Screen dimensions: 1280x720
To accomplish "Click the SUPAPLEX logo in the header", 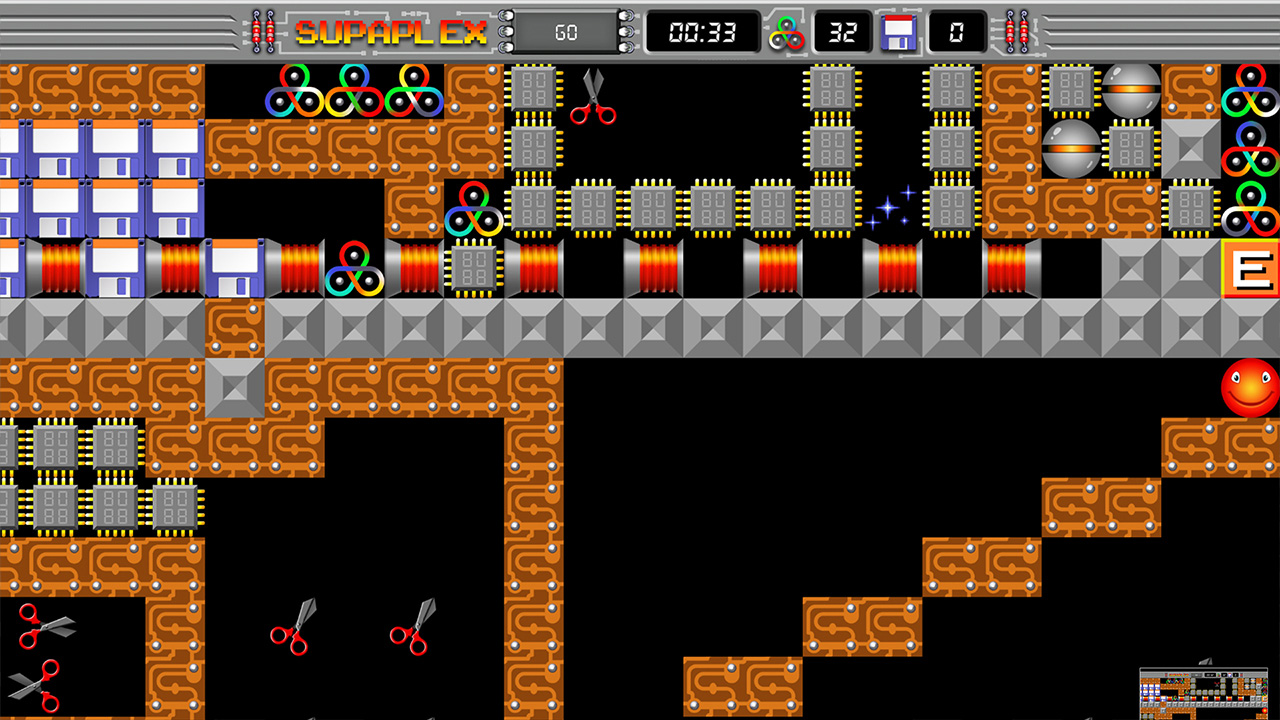I will pyautogui.click(x=388, y=31).
